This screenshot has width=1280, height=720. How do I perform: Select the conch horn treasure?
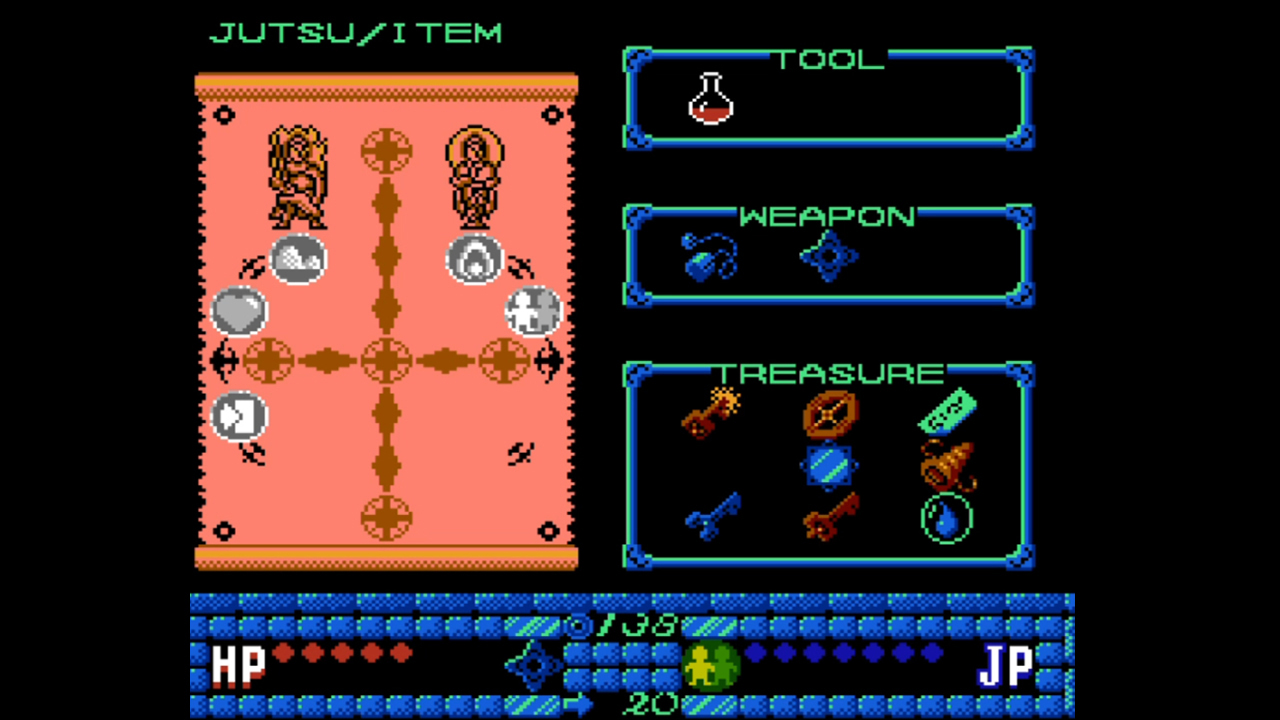(x=948, y=465)
